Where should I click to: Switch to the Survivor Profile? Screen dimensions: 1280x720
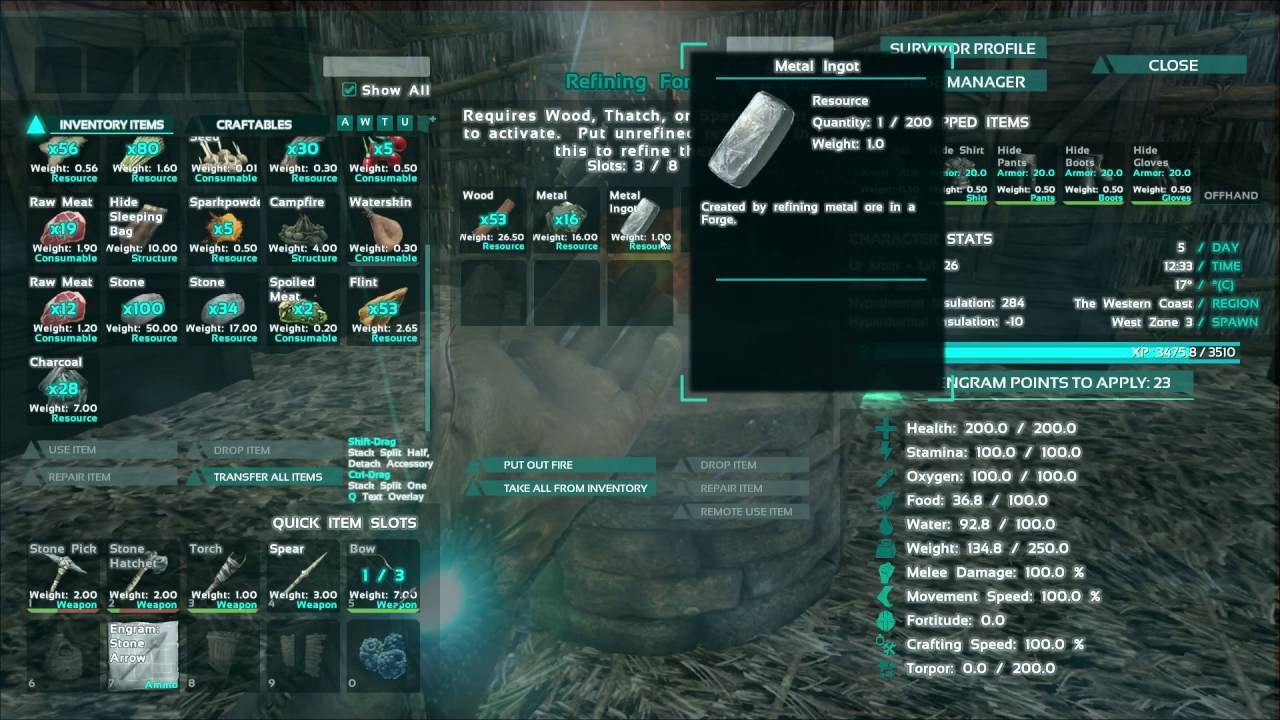point(962,48)
